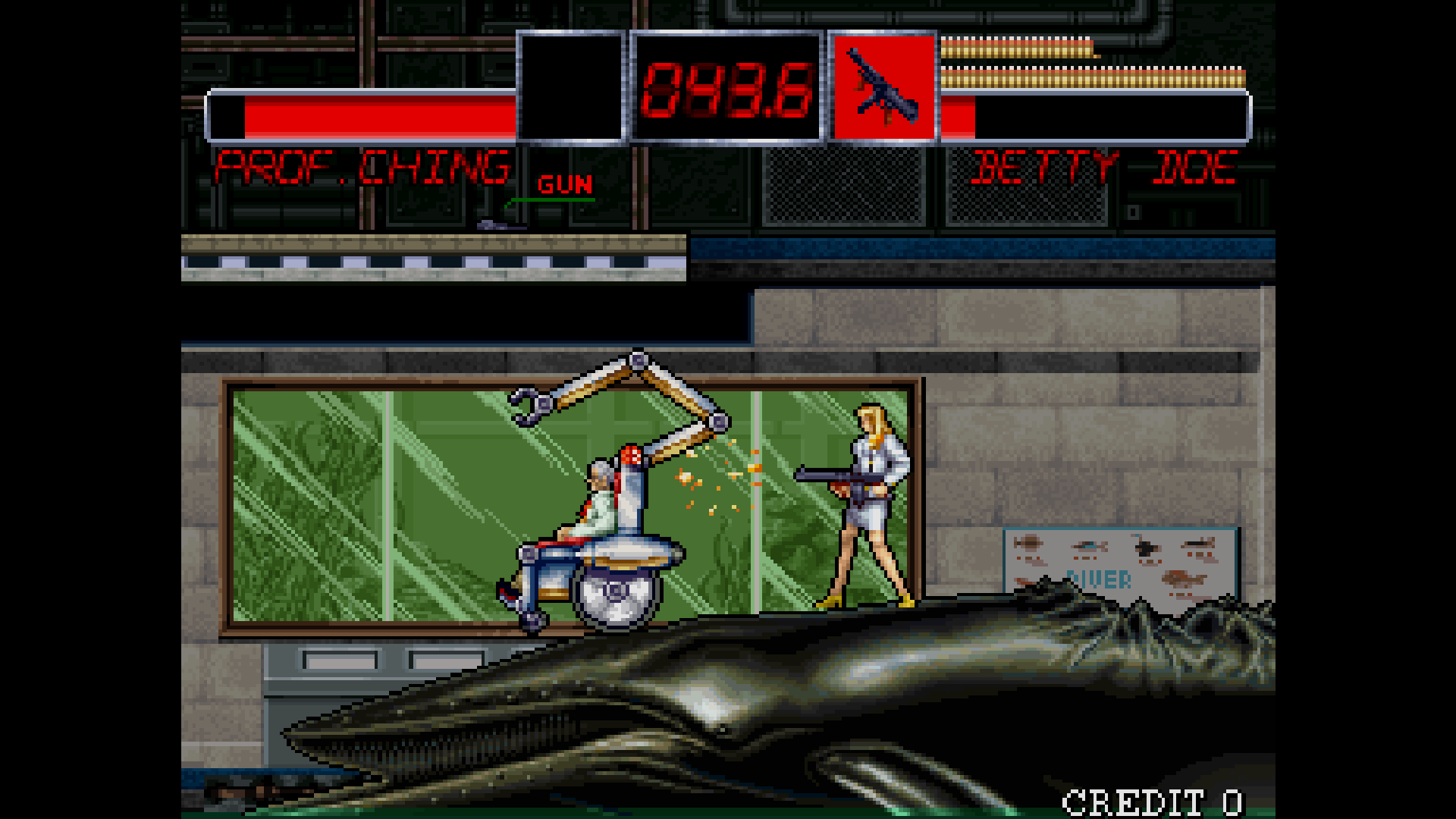The image size is (1456, 819).
Task: Toggle the black portrait box beside the timer
Action: click(x=573, y=87)
